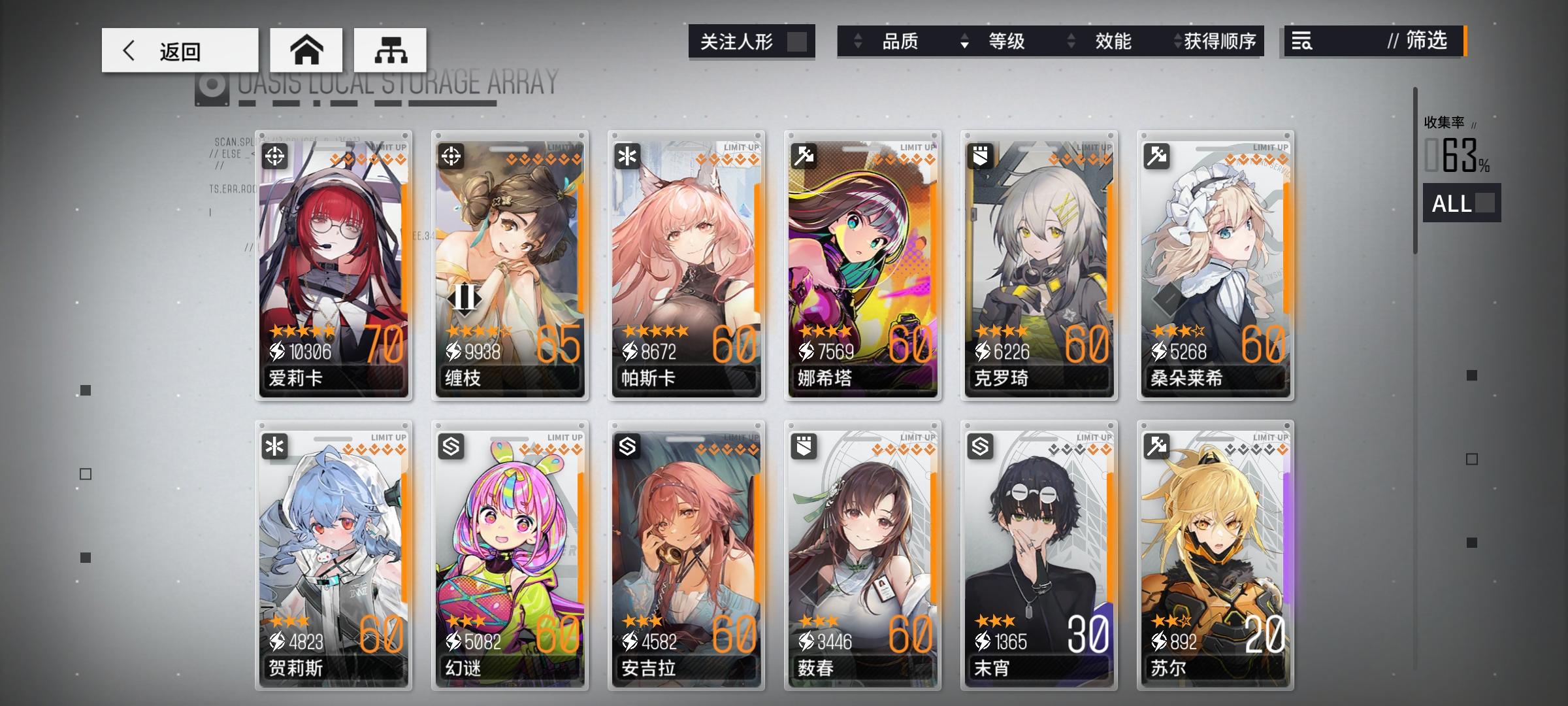Select the 效能 sorting option
This screenshot has width=1568, height=706.
coord(1112,41)
